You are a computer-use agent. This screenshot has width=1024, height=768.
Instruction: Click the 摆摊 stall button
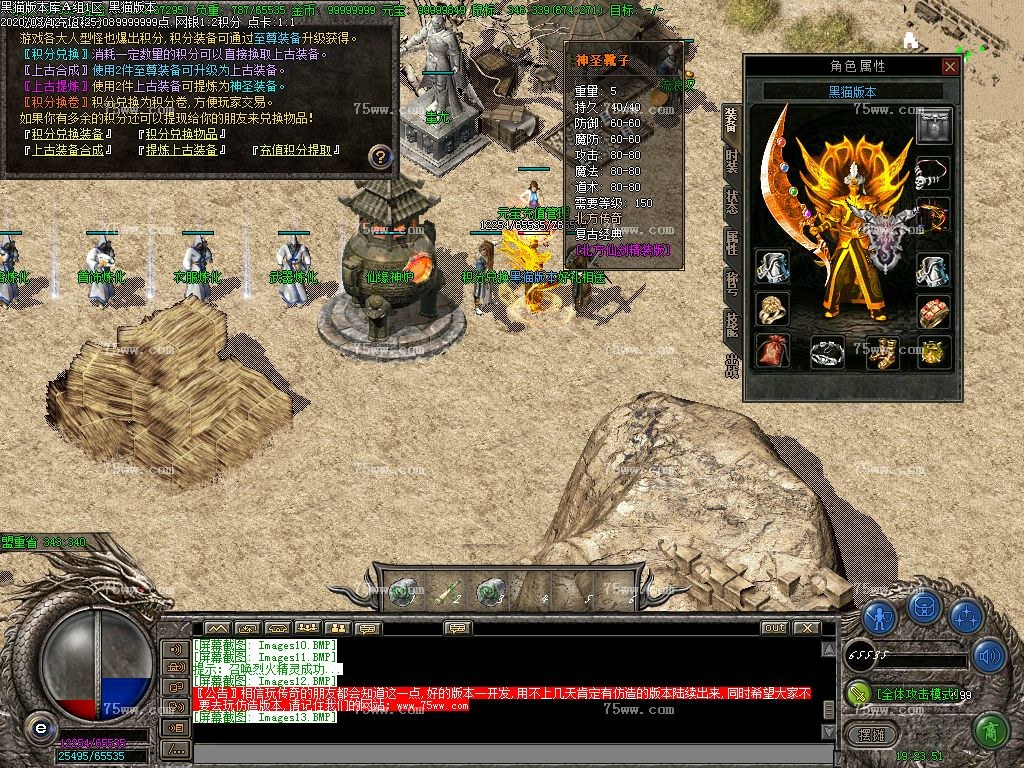point(871,735)
